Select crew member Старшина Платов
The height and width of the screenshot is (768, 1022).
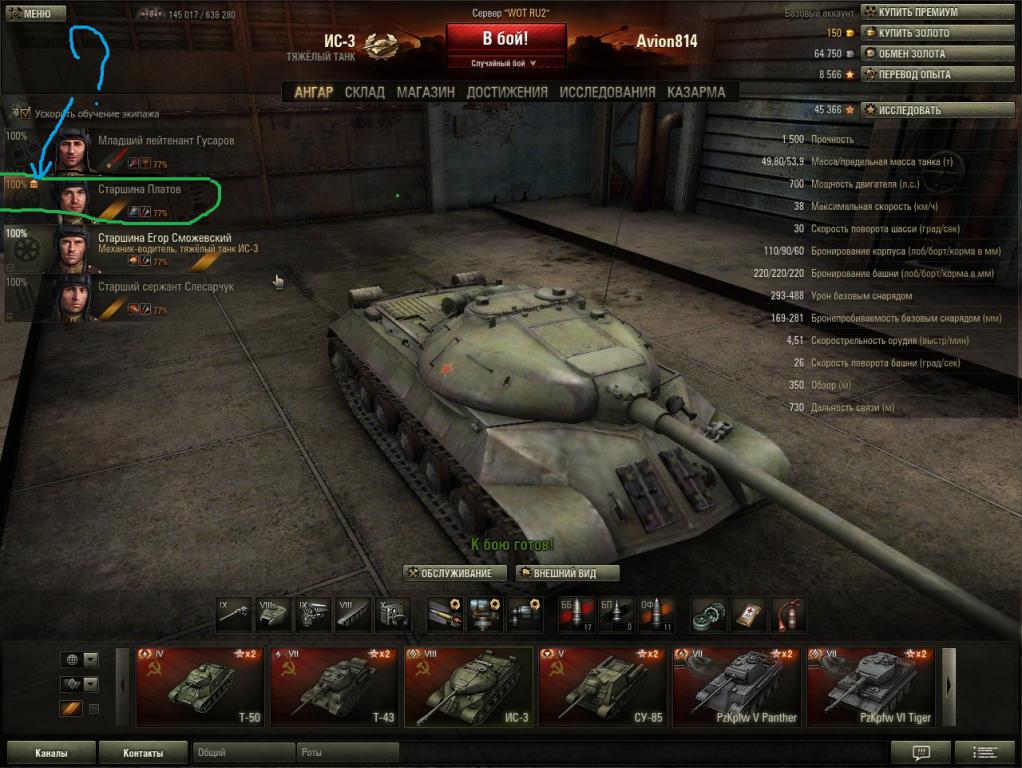139,190
